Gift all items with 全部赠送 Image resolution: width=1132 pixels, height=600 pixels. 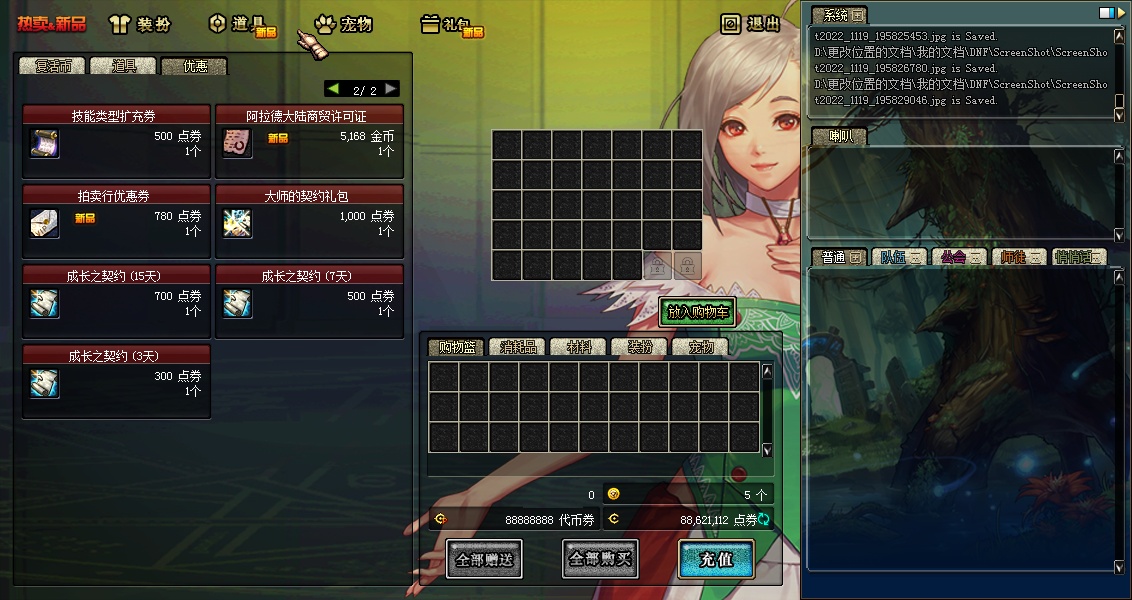tap(484, 559)
